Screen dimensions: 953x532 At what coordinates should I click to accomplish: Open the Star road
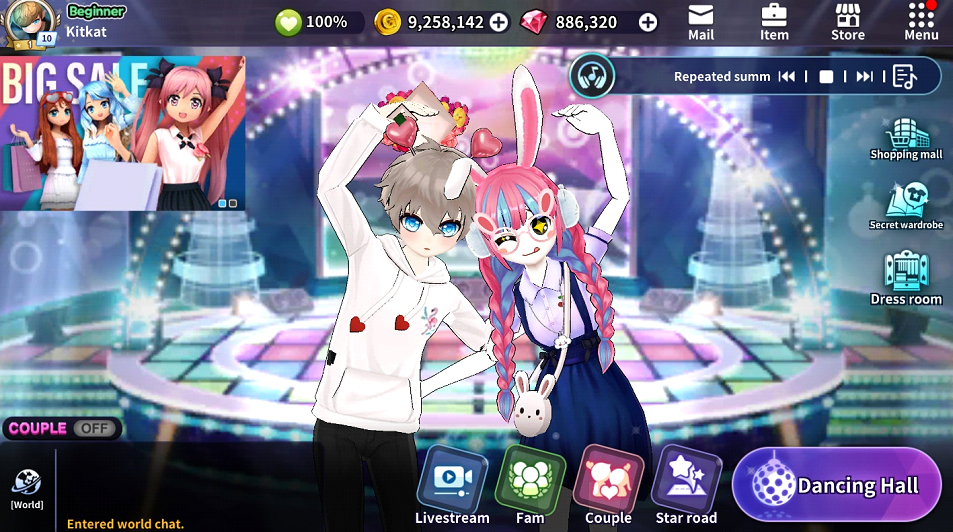686,486
